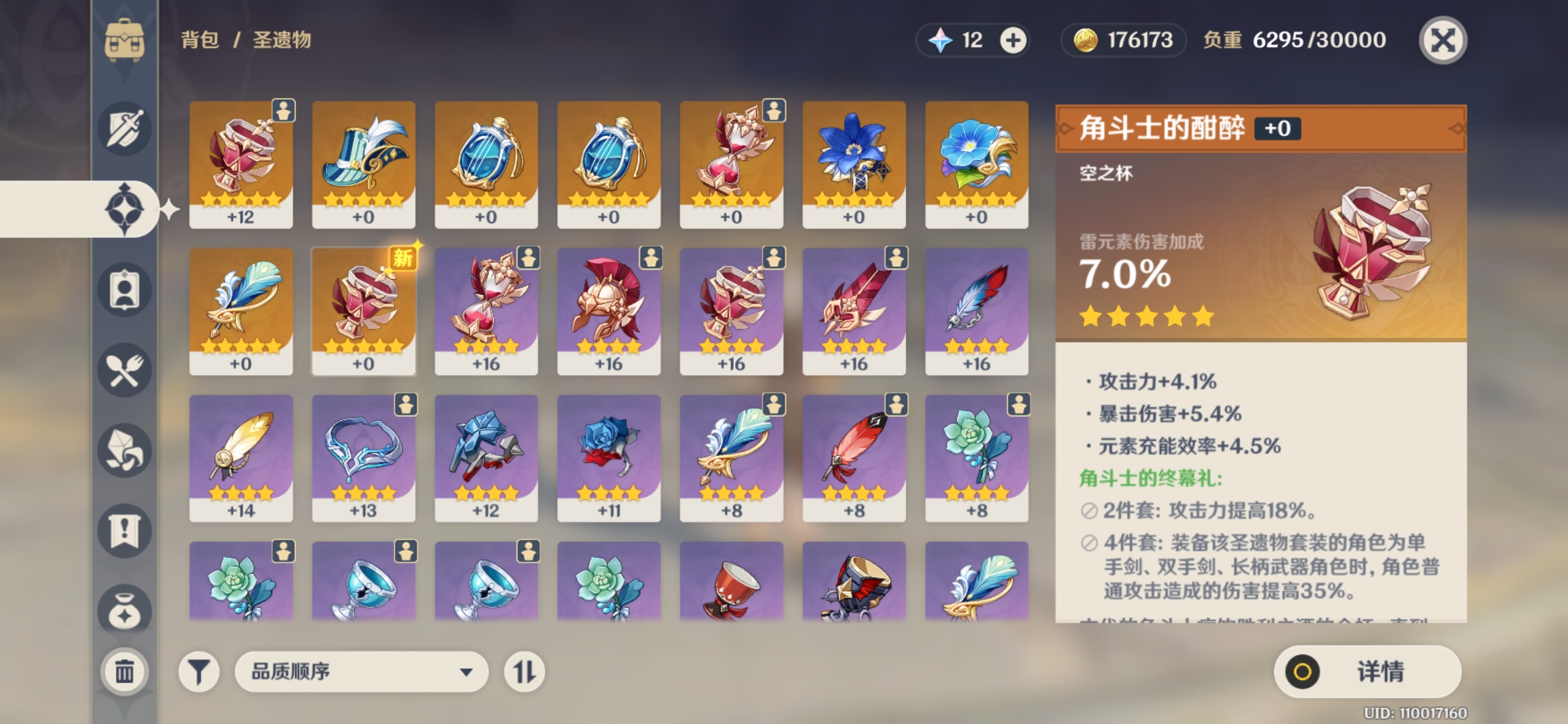Select the equipped flower artifact marked 新
The width and height of the screenshot is (1568, 724).
tap(363, 310)
